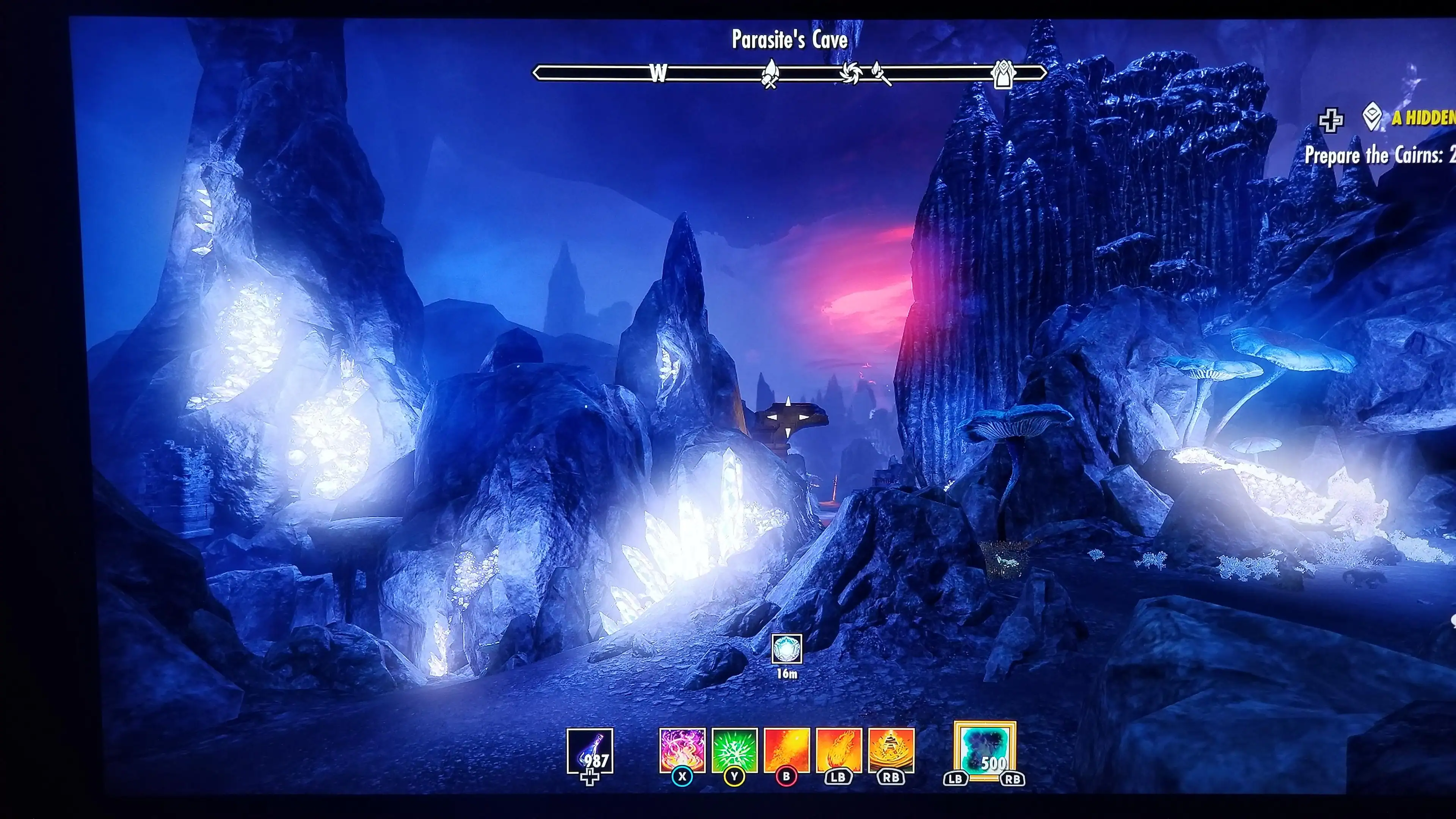Select the torch marker on the compass
1456x819 pixels.
880,74
